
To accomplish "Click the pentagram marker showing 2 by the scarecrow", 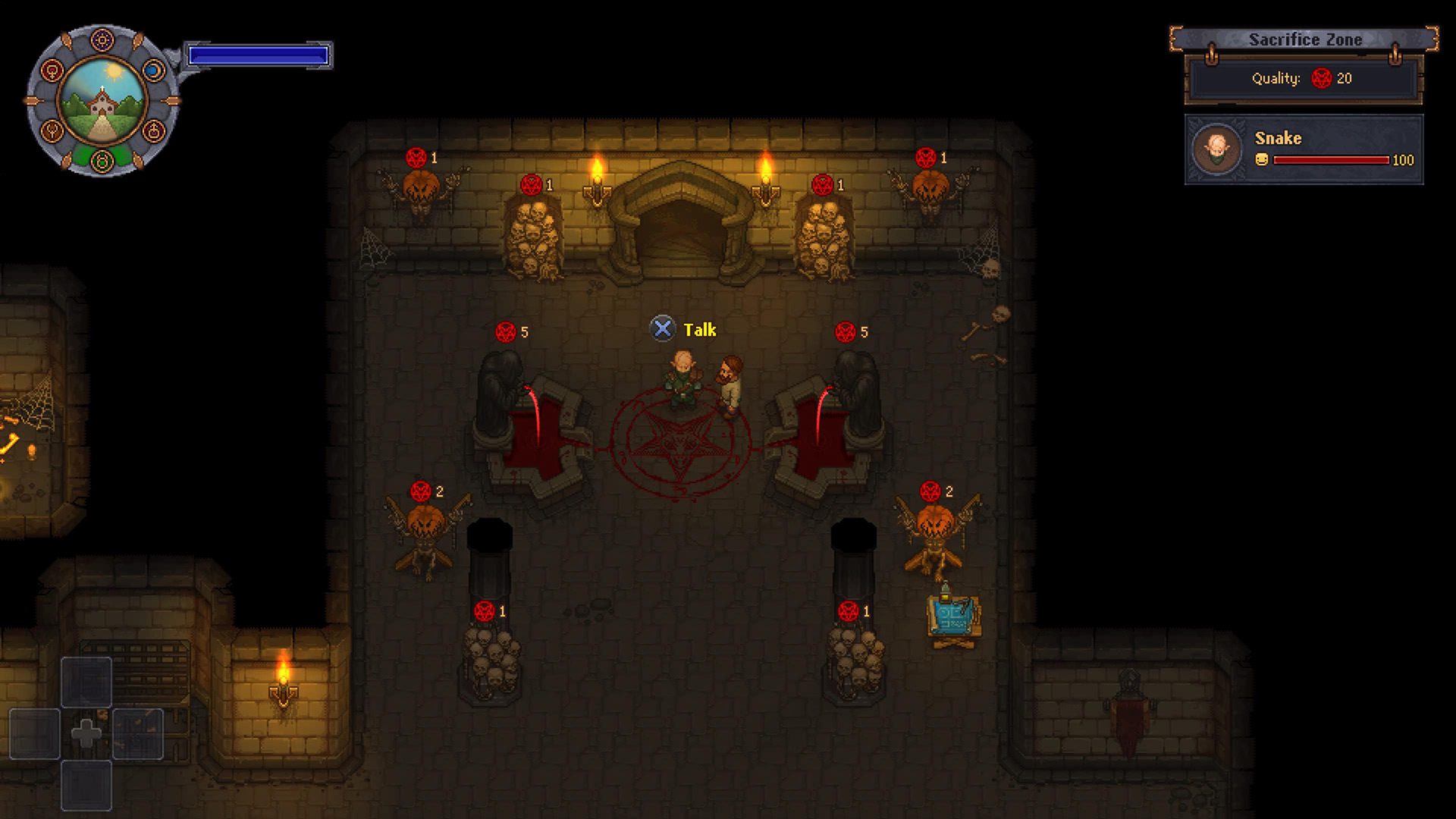I will point(422,491).
